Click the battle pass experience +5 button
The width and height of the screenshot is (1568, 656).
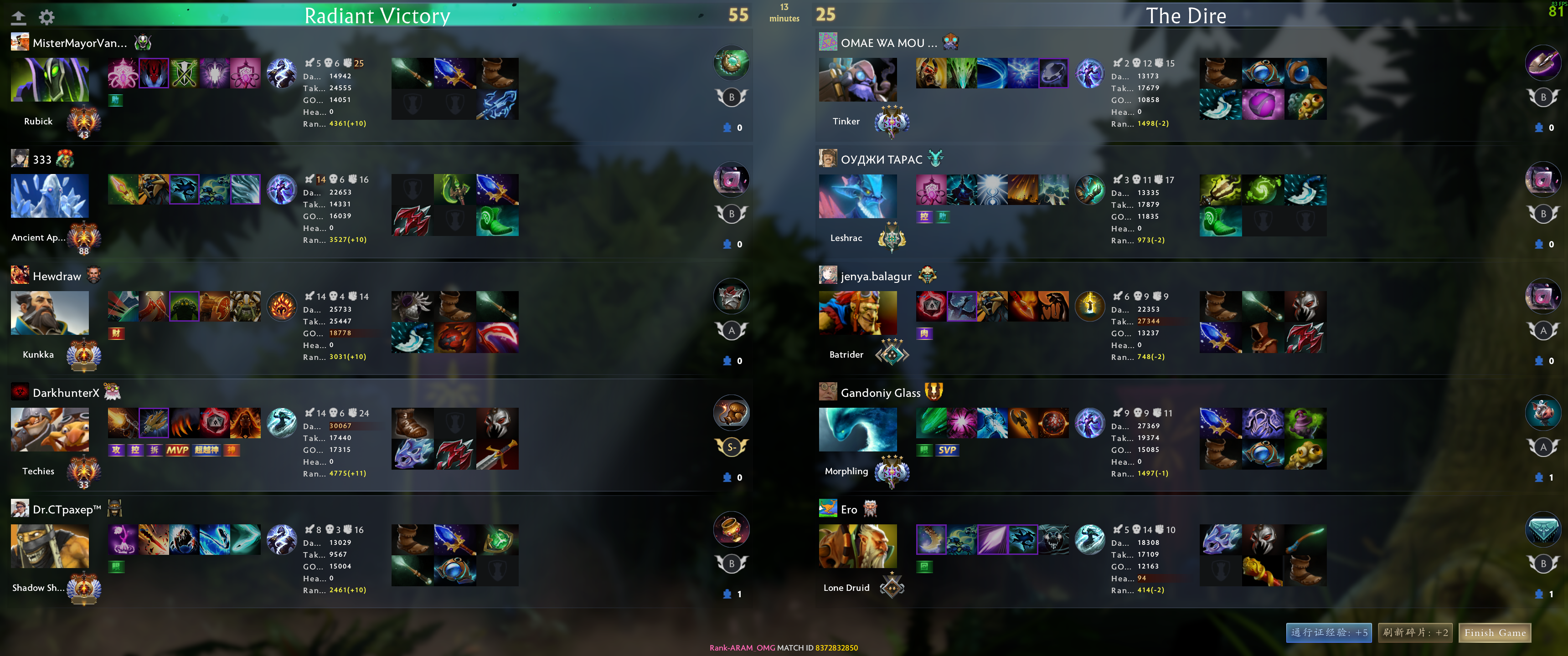(1329, 633)
